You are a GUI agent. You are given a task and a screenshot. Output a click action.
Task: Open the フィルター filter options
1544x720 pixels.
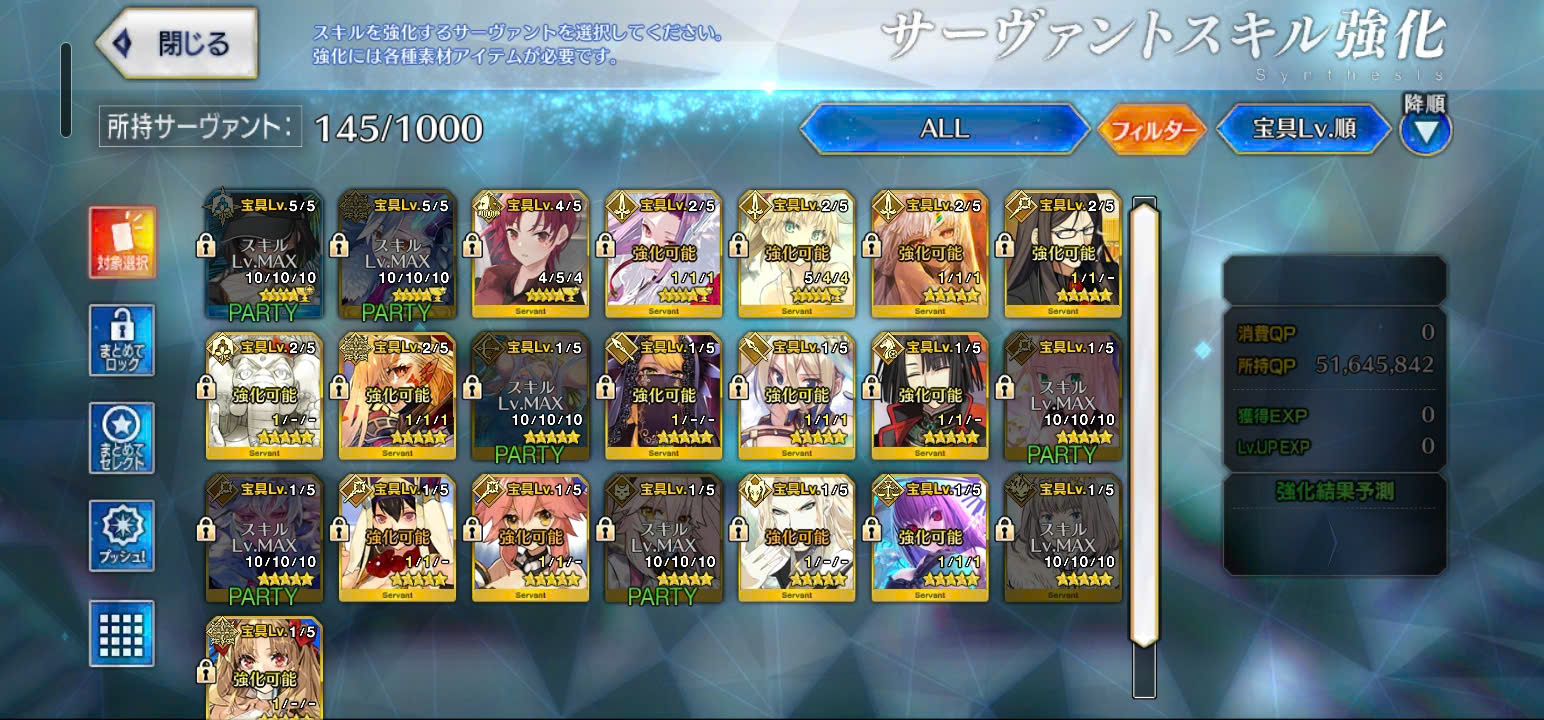pos(1152,129)
